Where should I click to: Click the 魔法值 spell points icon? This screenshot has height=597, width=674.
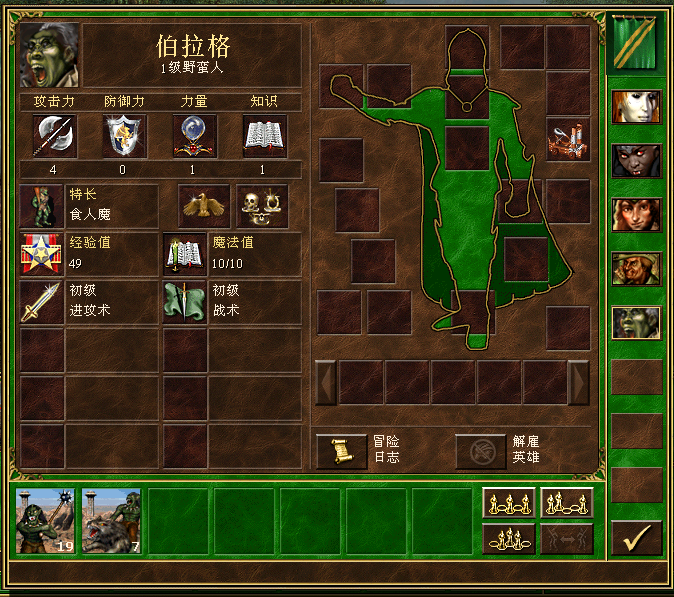(x=185, y=254)
